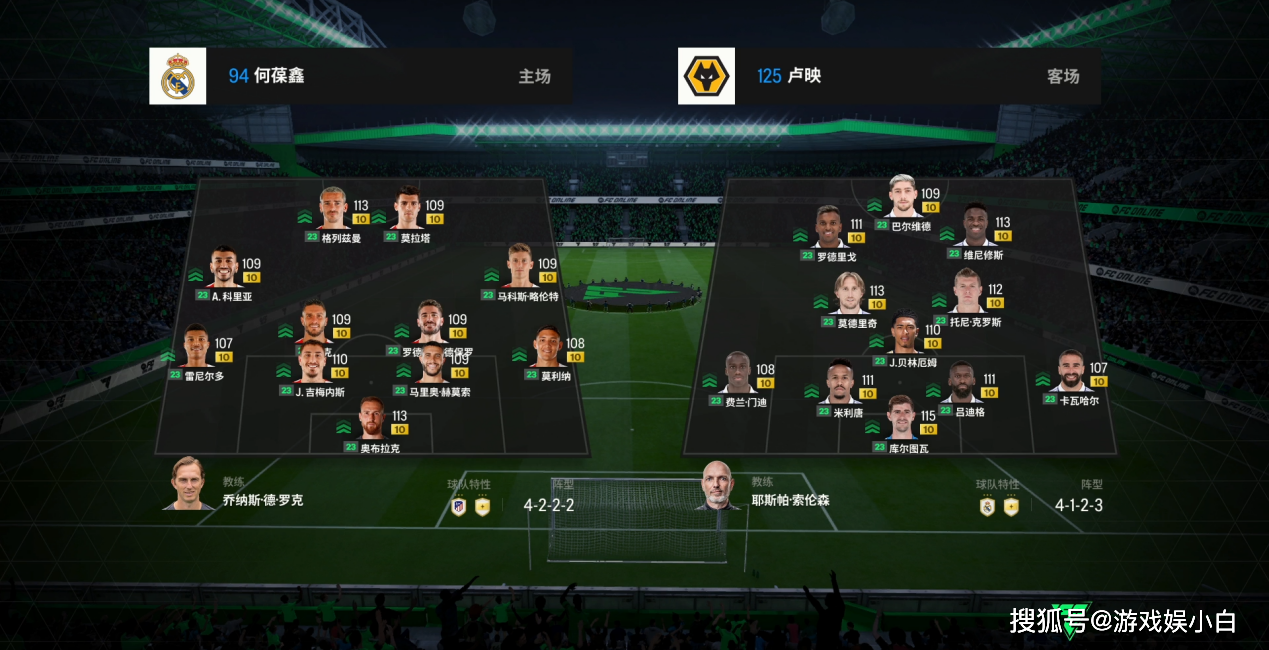Choose the Vinícius card (维尼修斯)

pos(975,226)
